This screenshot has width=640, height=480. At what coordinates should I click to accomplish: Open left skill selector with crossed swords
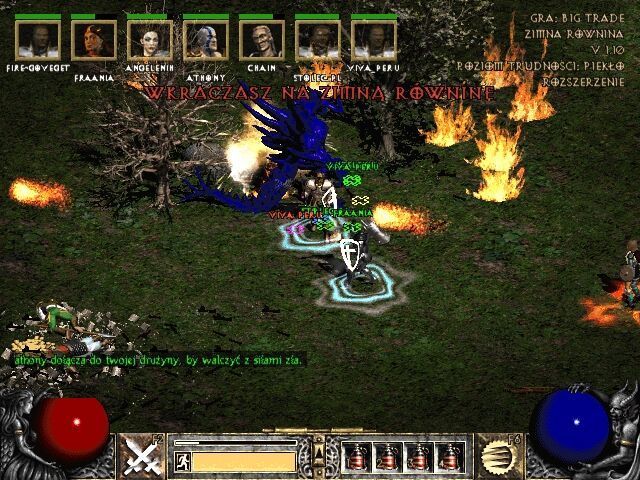[x=142, y=456]
